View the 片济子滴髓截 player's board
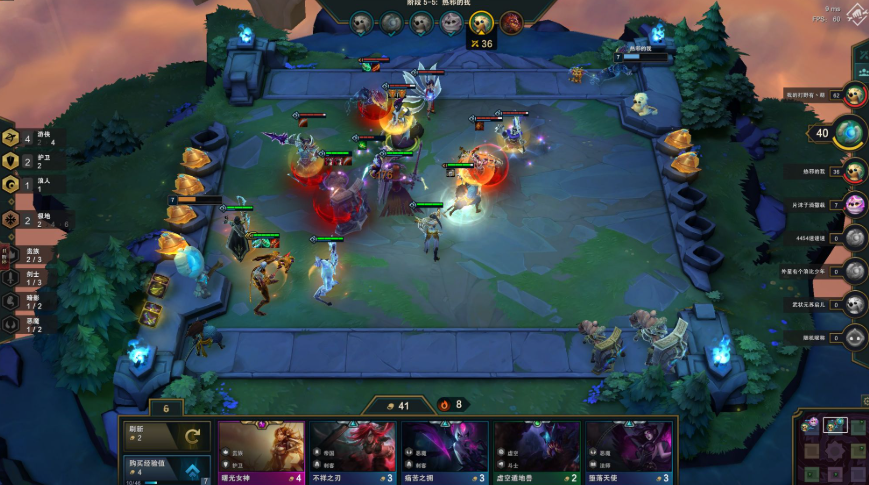This screenshot has height=485, width=869. pyautogui.click(x=853, y=204)
